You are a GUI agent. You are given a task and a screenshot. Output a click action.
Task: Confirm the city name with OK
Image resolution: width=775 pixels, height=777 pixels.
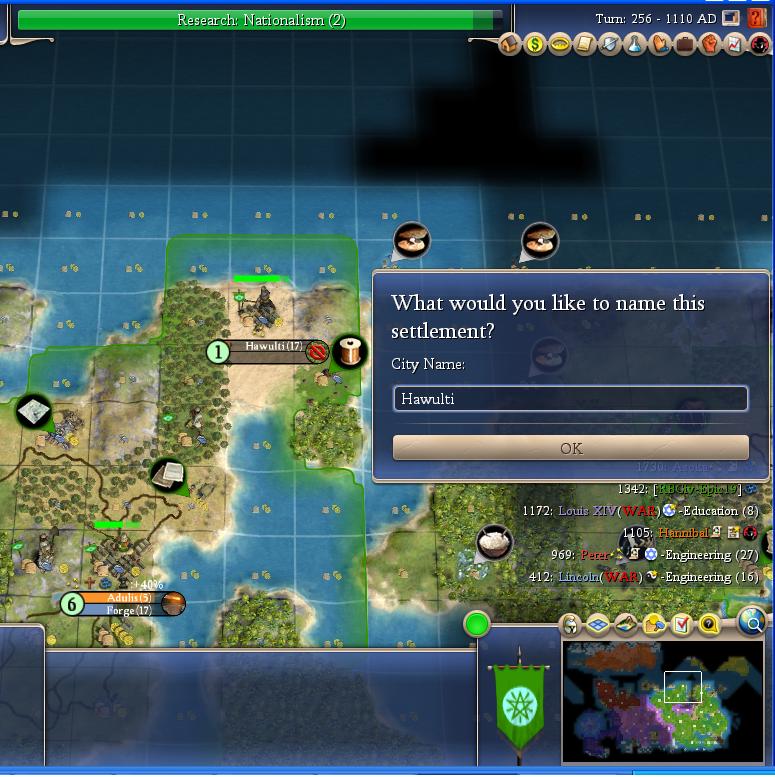pos(570,448)
